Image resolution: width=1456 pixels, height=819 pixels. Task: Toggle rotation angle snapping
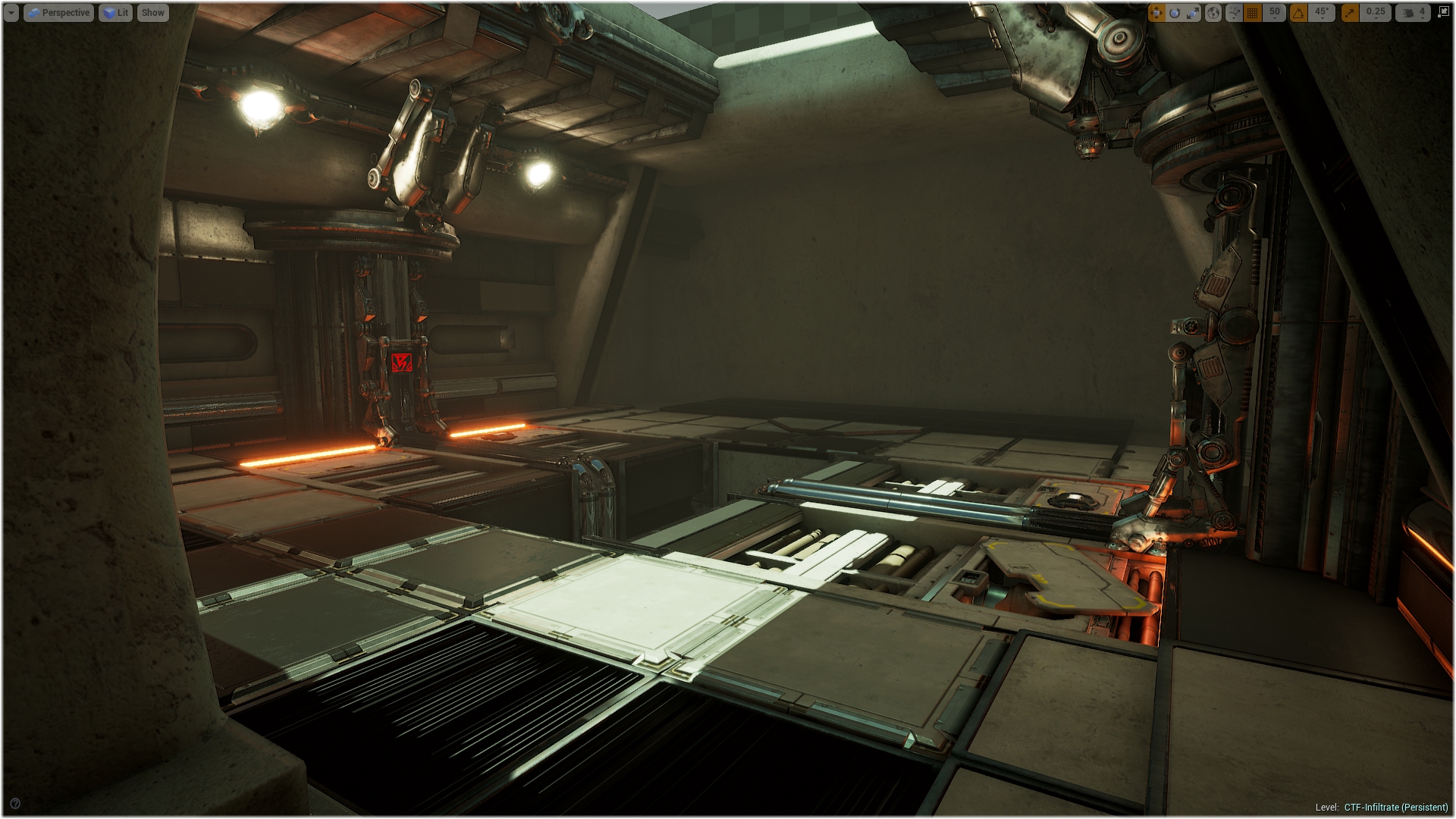coord(1299,13)
